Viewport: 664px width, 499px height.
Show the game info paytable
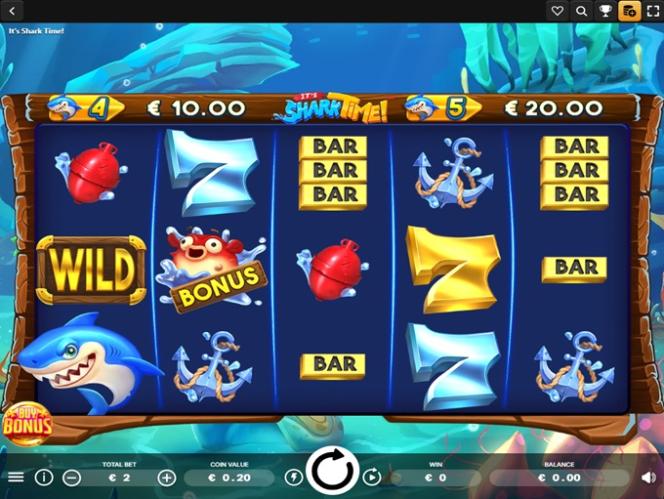44,478
